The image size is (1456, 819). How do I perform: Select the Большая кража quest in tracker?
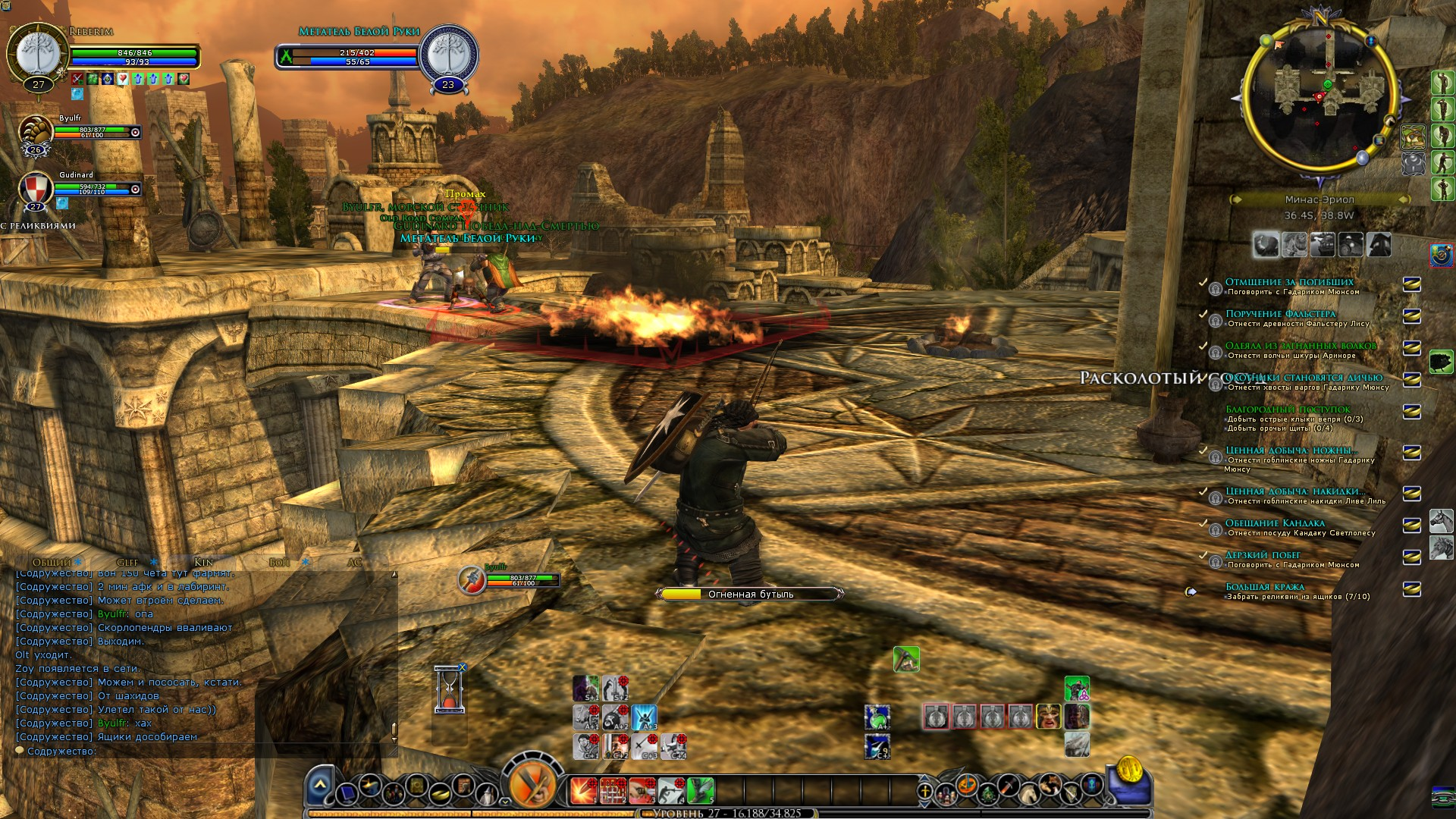coord(1265,586)
